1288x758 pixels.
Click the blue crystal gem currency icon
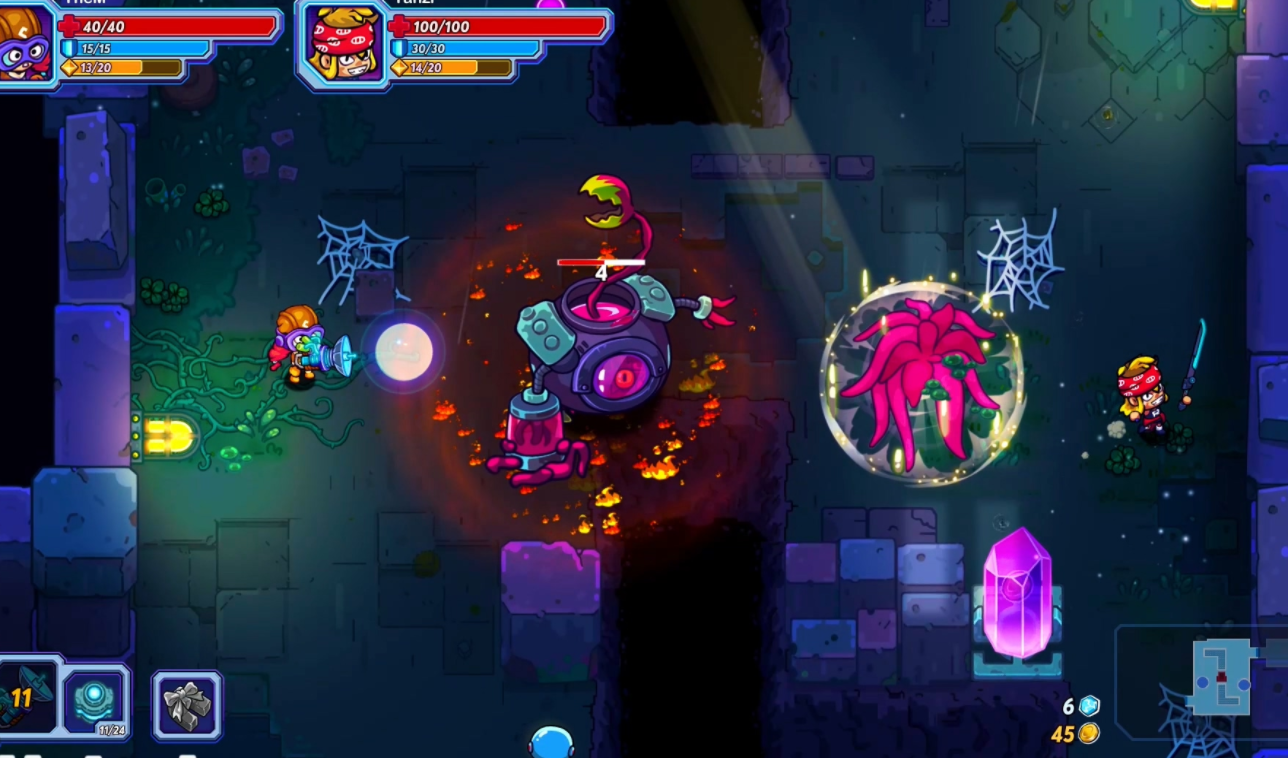point(1088,706)
